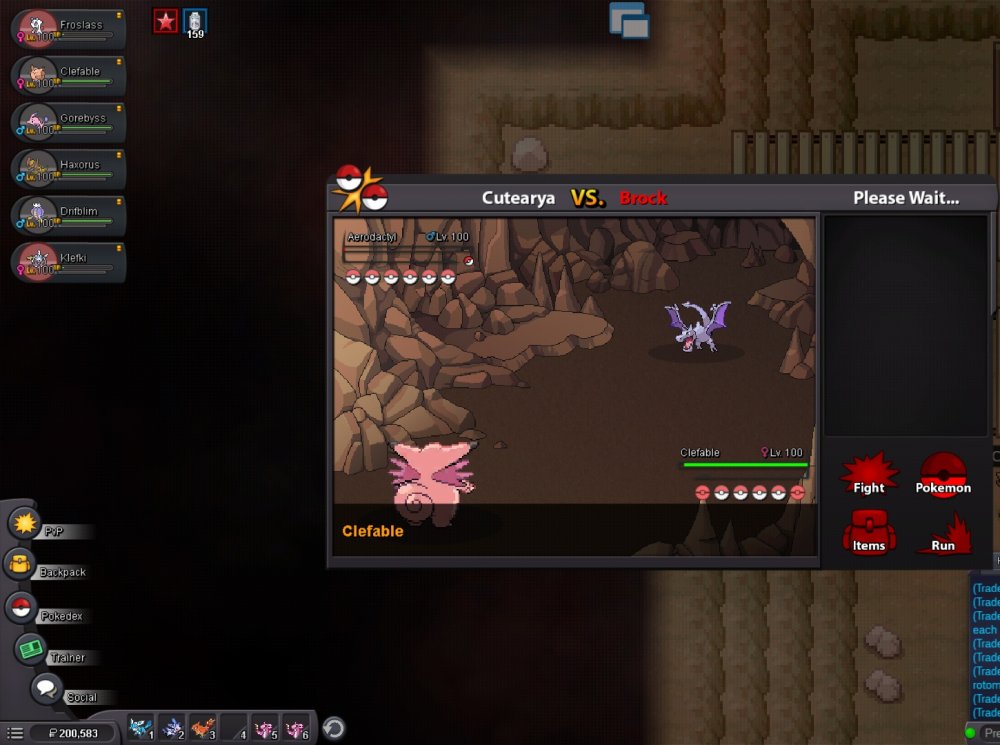Open the Social menu
The height and width of the screenshot is (745, 1000).
[x=46, y=689]
